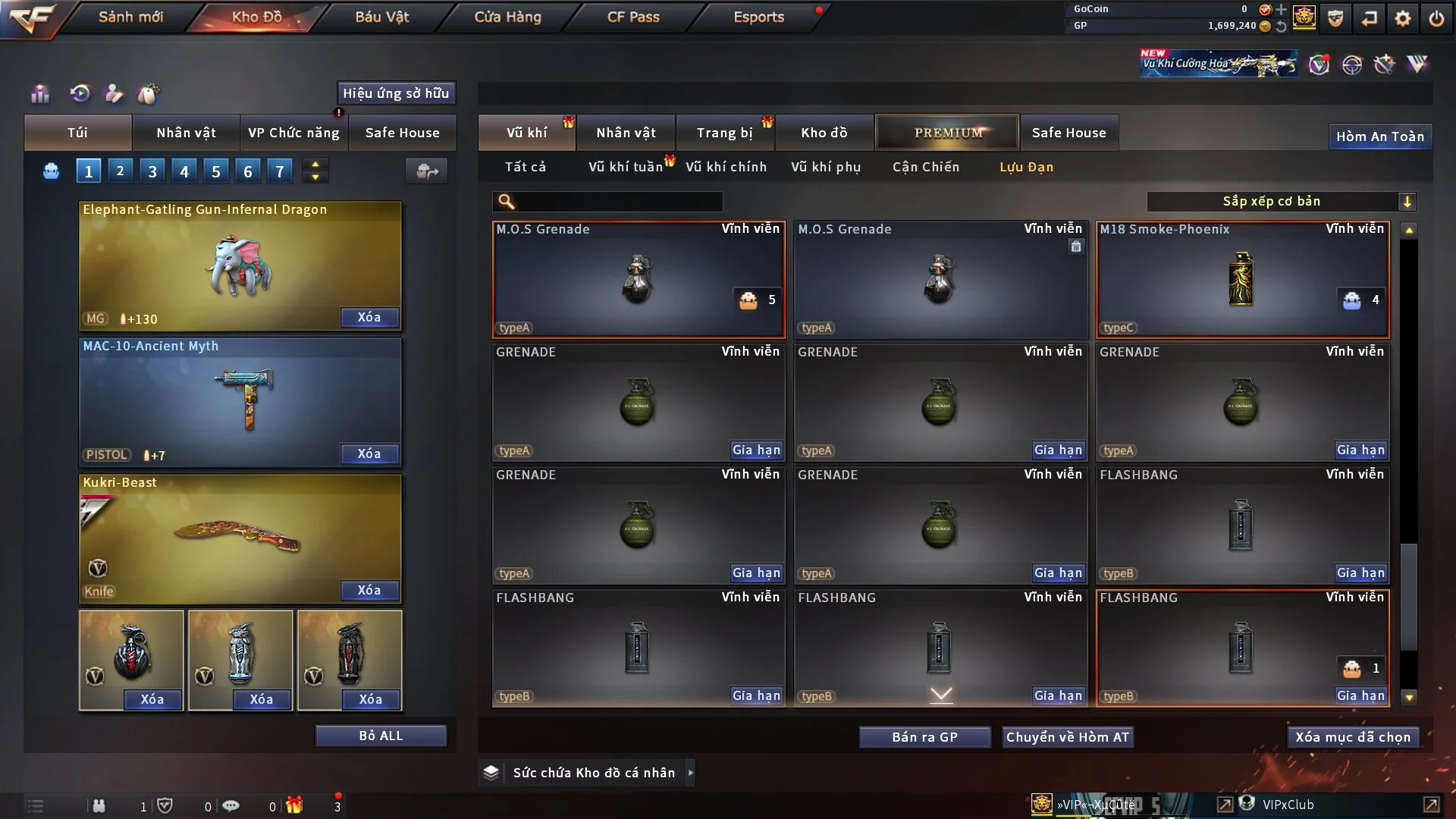Switch to the Trang bị tab

coord(724,133)
